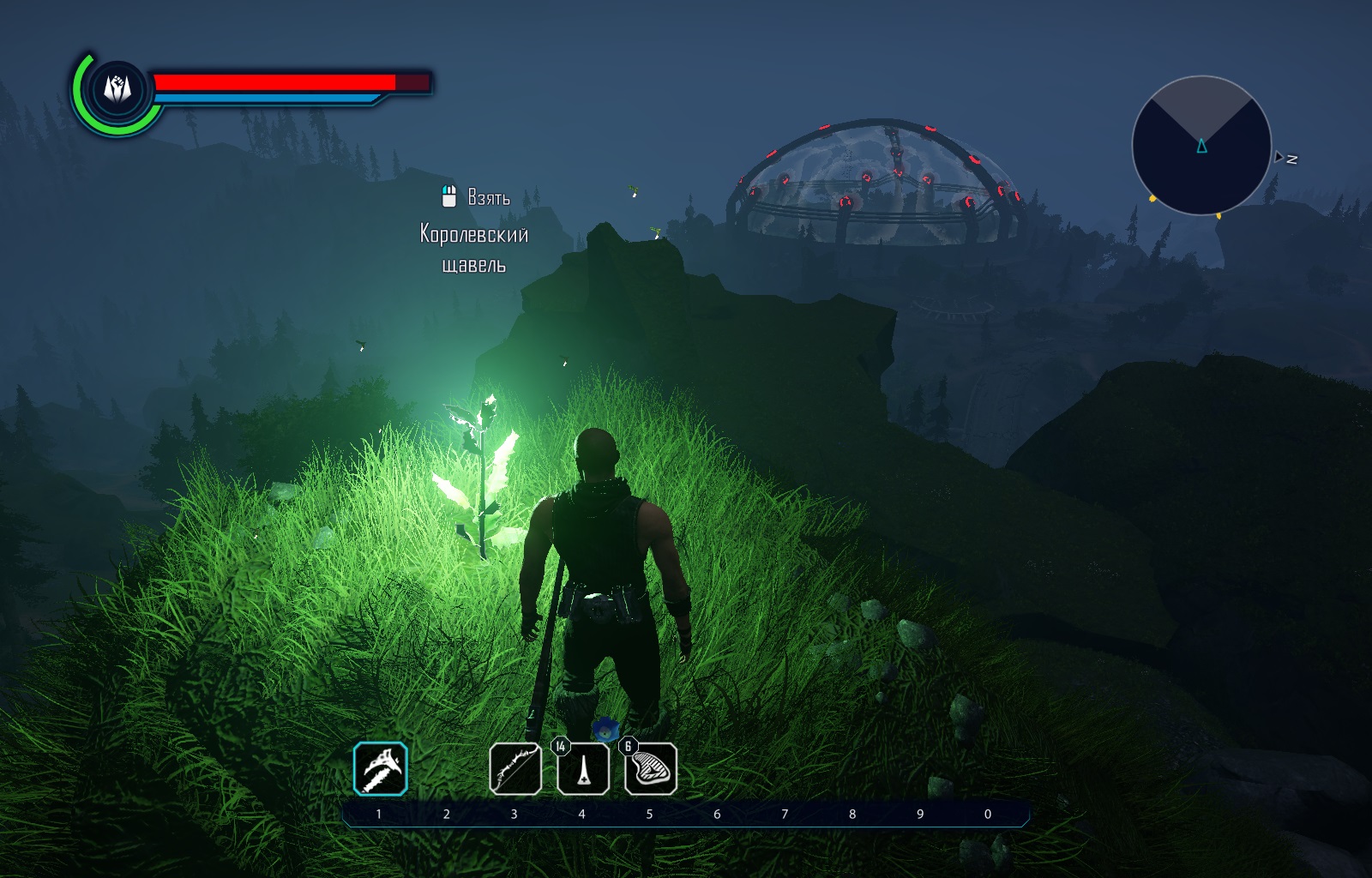Select the pickaxe weapon in the hotbar
The width and height of the screenshot is (1372, 878).
coord(380,768)
